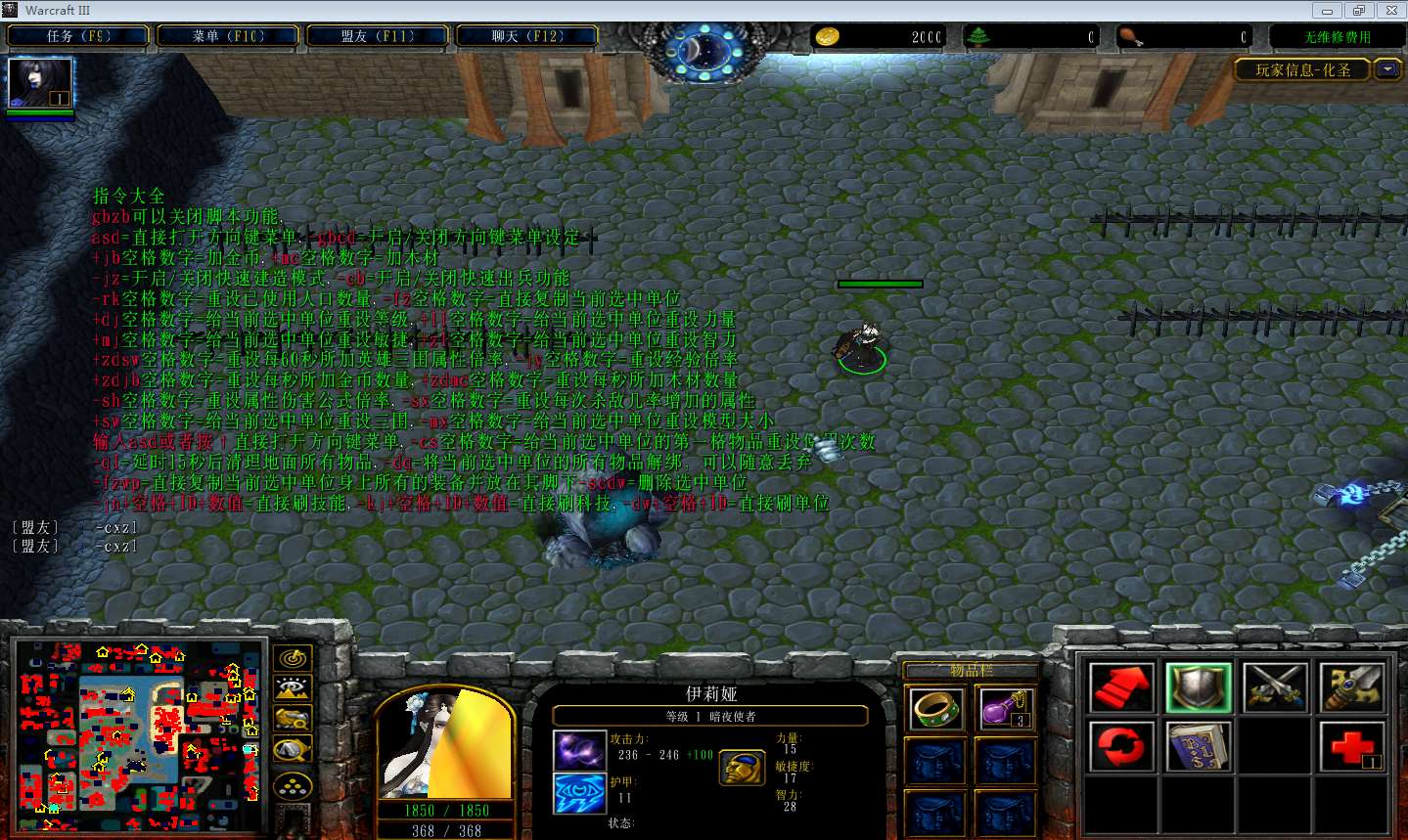Open hero skills with the red cross
The height and width of the screenshot is (840, 1408).
(1352, 745)
